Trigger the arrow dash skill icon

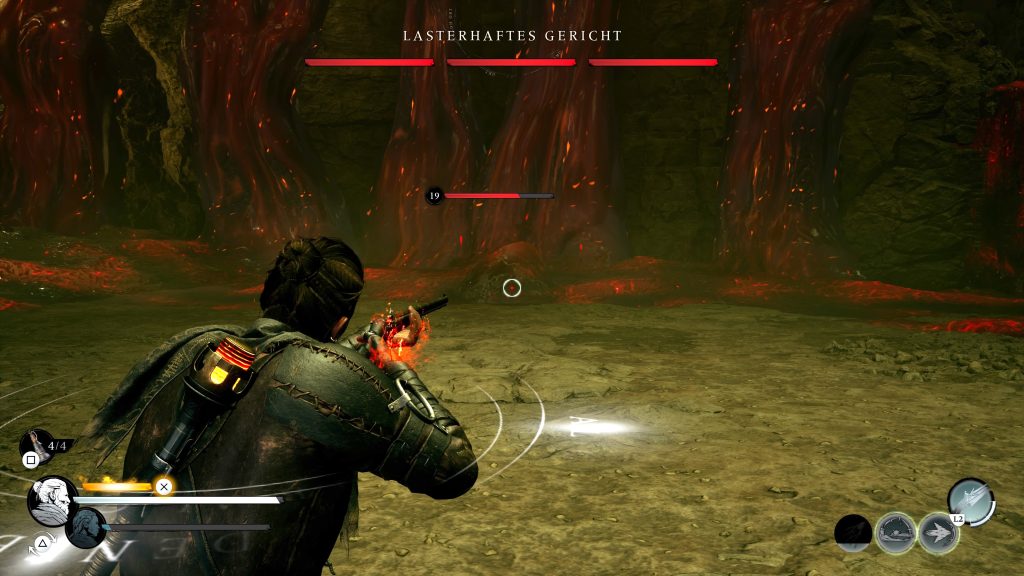point(938,533)
